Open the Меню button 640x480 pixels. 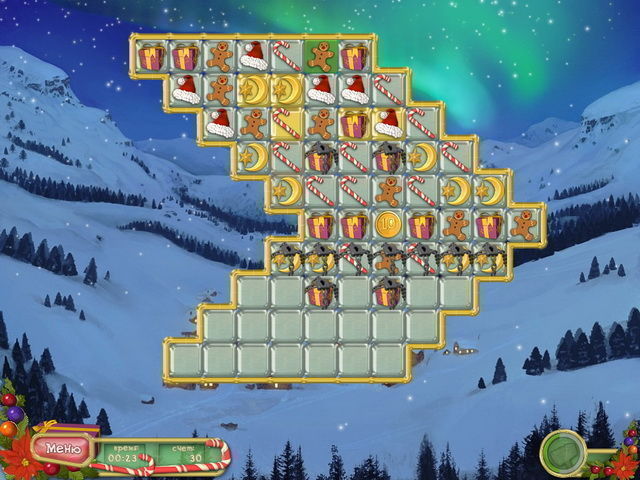tap(62, 446)
